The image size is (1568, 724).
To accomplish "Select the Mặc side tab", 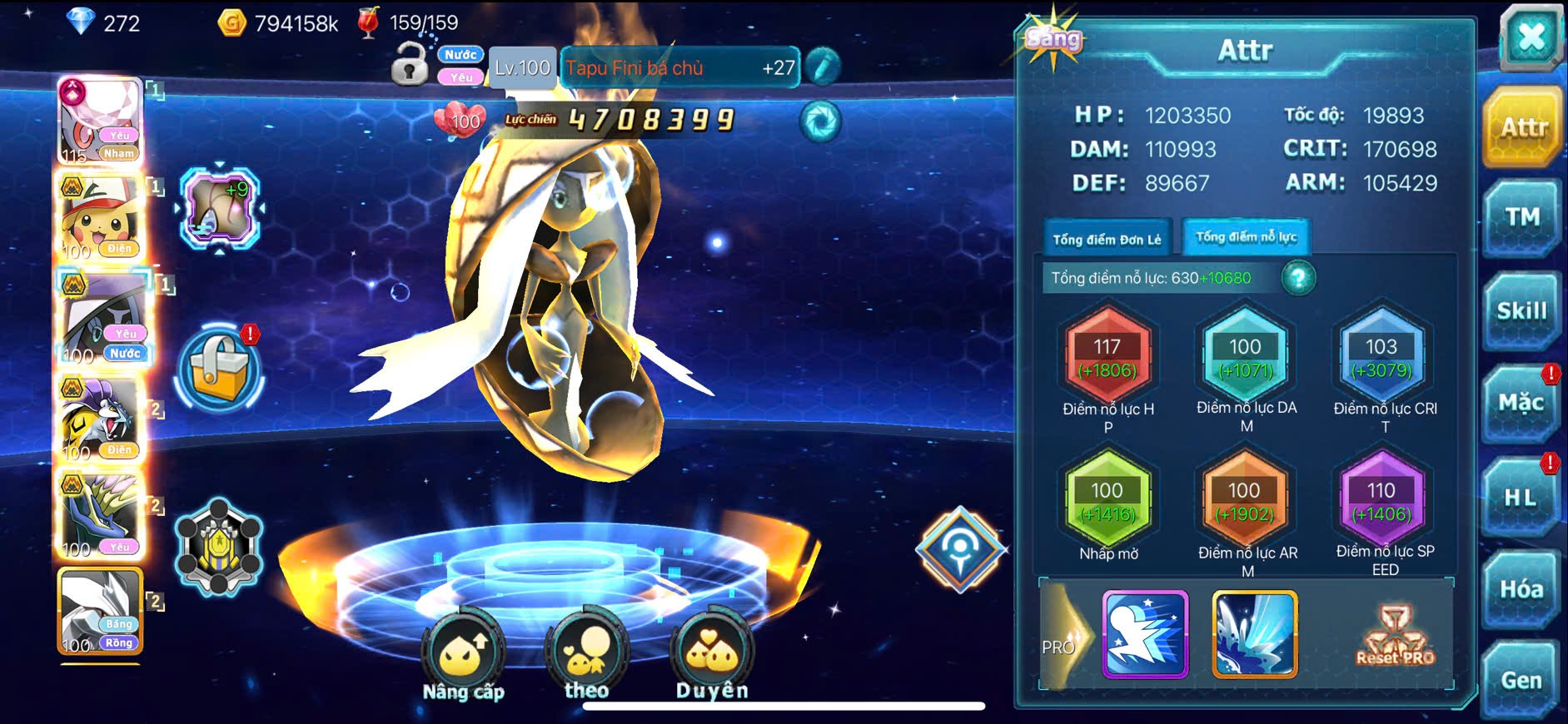I will pos(1521,404).
